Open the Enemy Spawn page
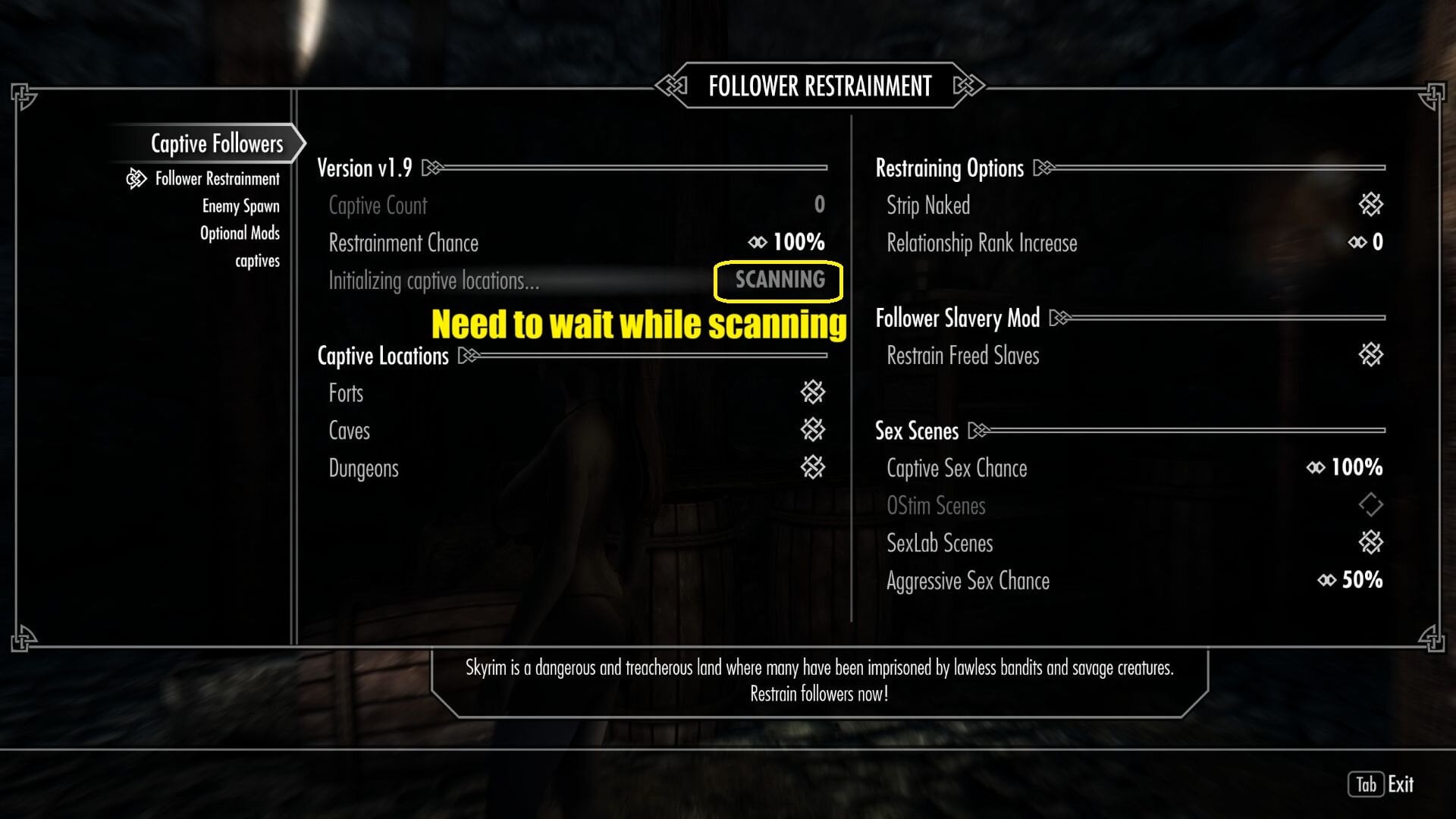 (x=240, y=206)
